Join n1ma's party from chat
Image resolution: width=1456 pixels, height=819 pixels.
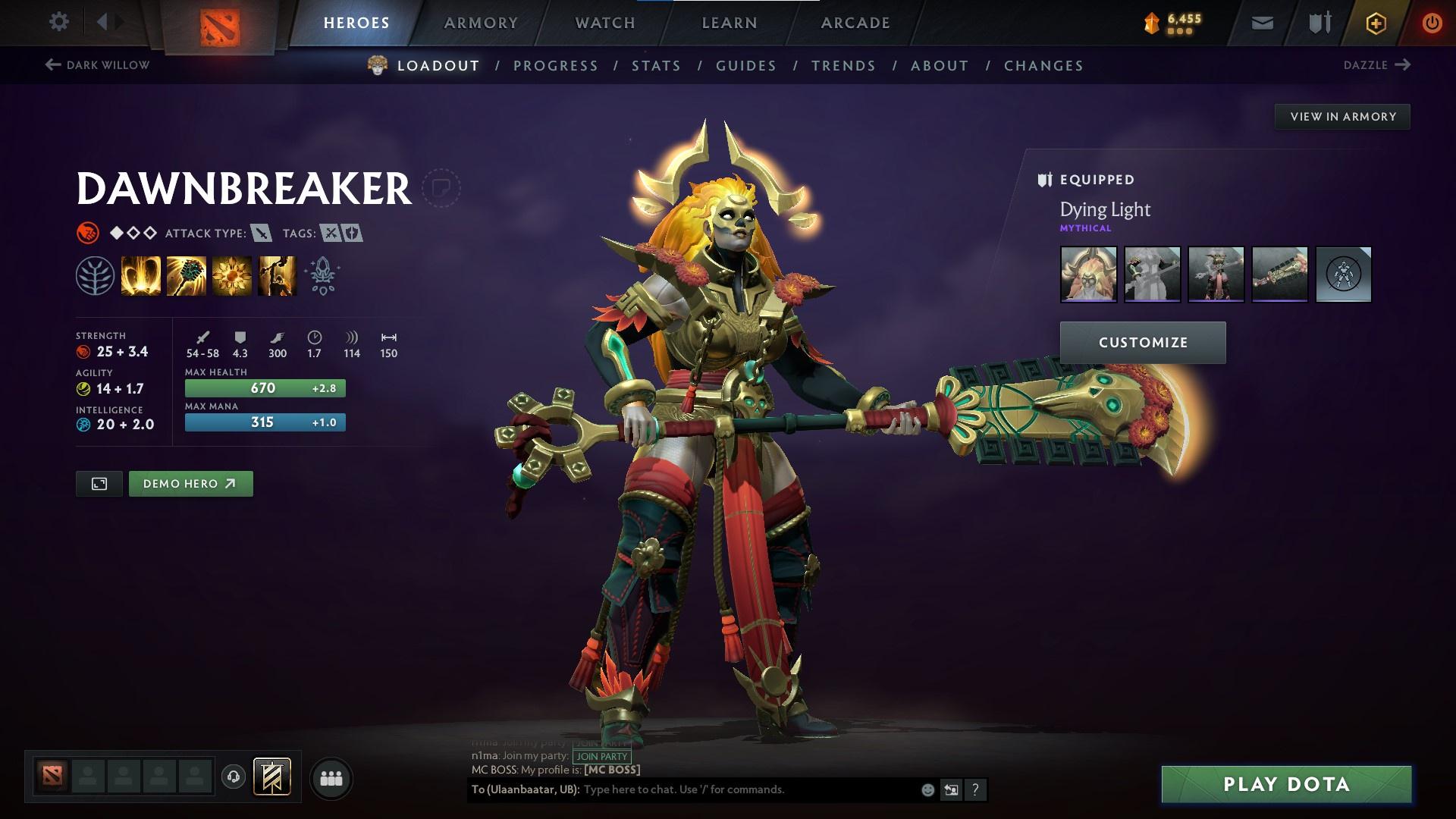602,756
